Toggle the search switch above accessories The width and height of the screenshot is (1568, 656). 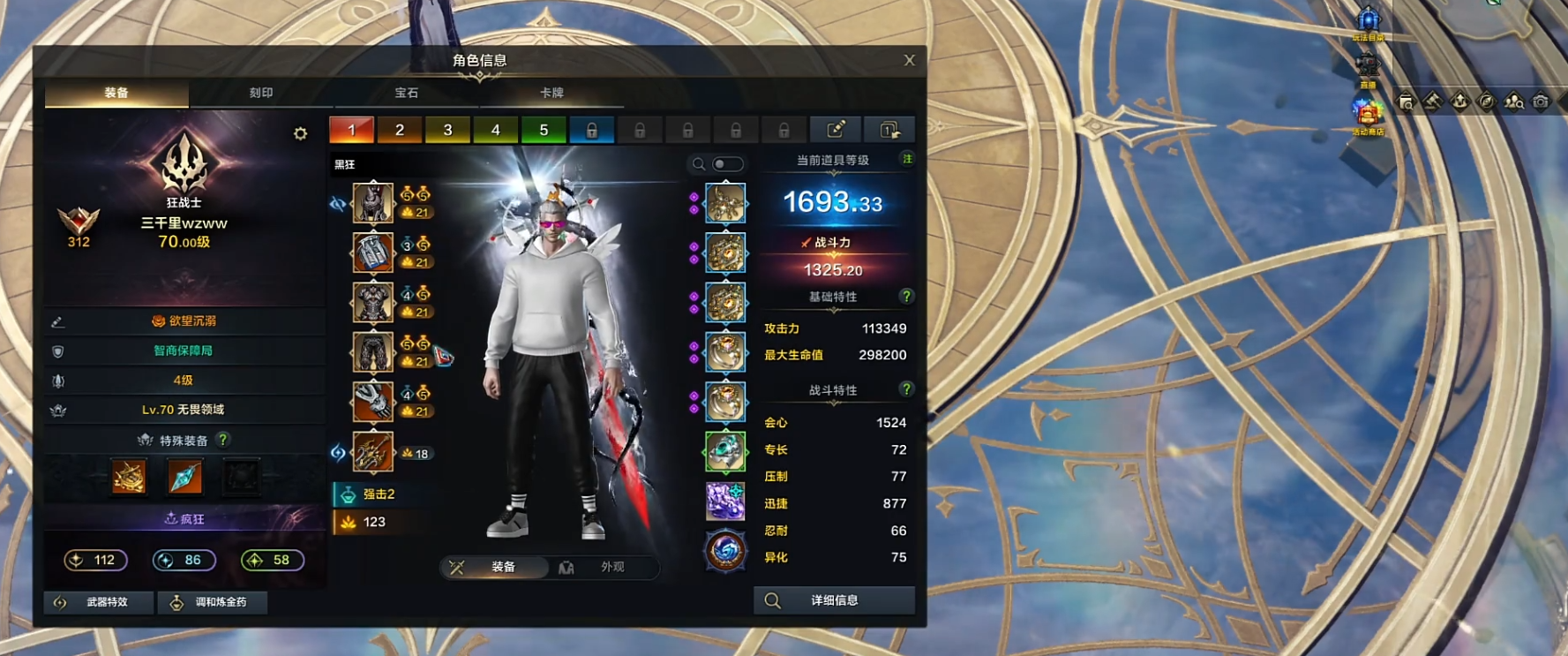pos(726,164)
